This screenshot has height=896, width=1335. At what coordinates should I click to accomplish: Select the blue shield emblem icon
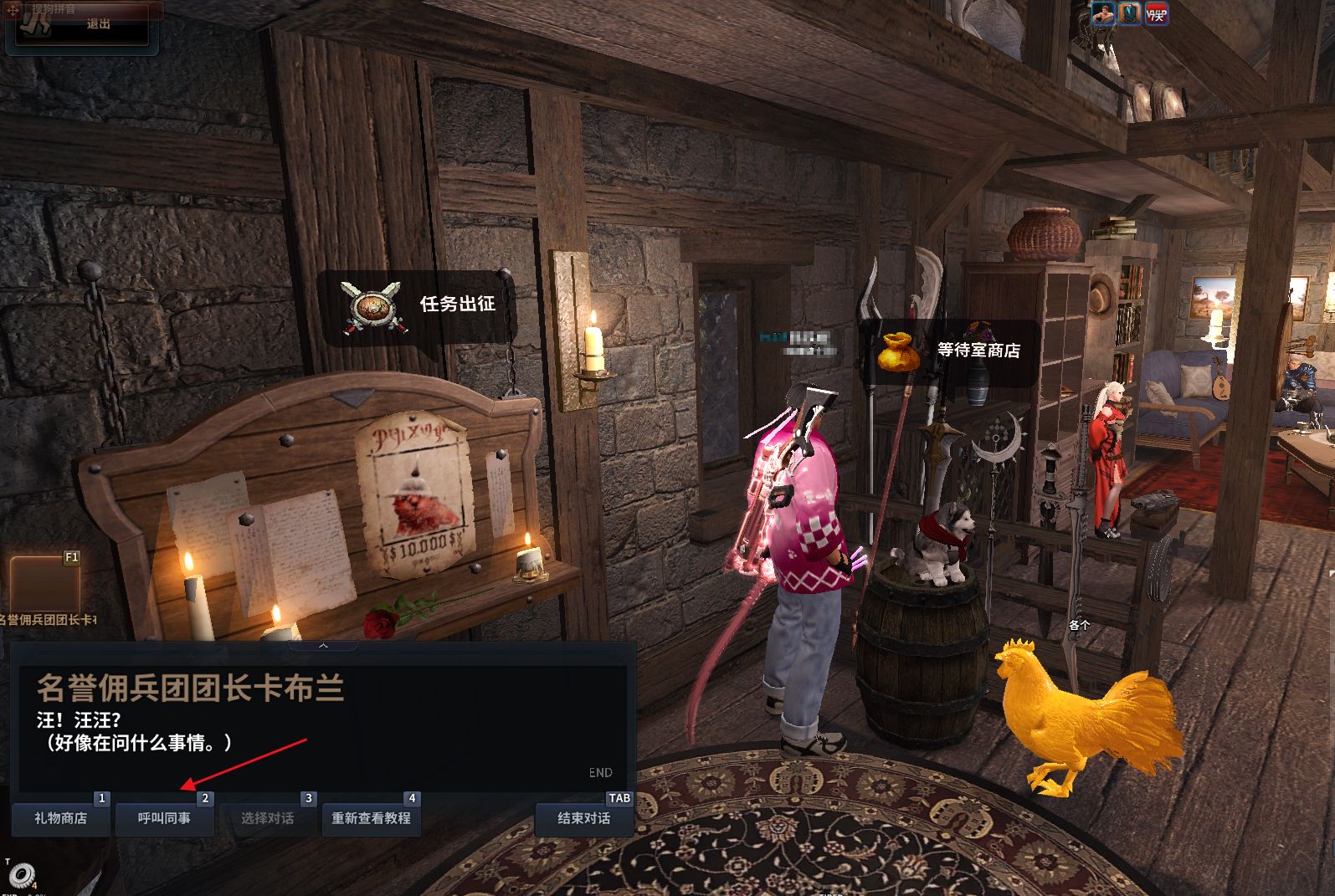tap(1130, 13)
